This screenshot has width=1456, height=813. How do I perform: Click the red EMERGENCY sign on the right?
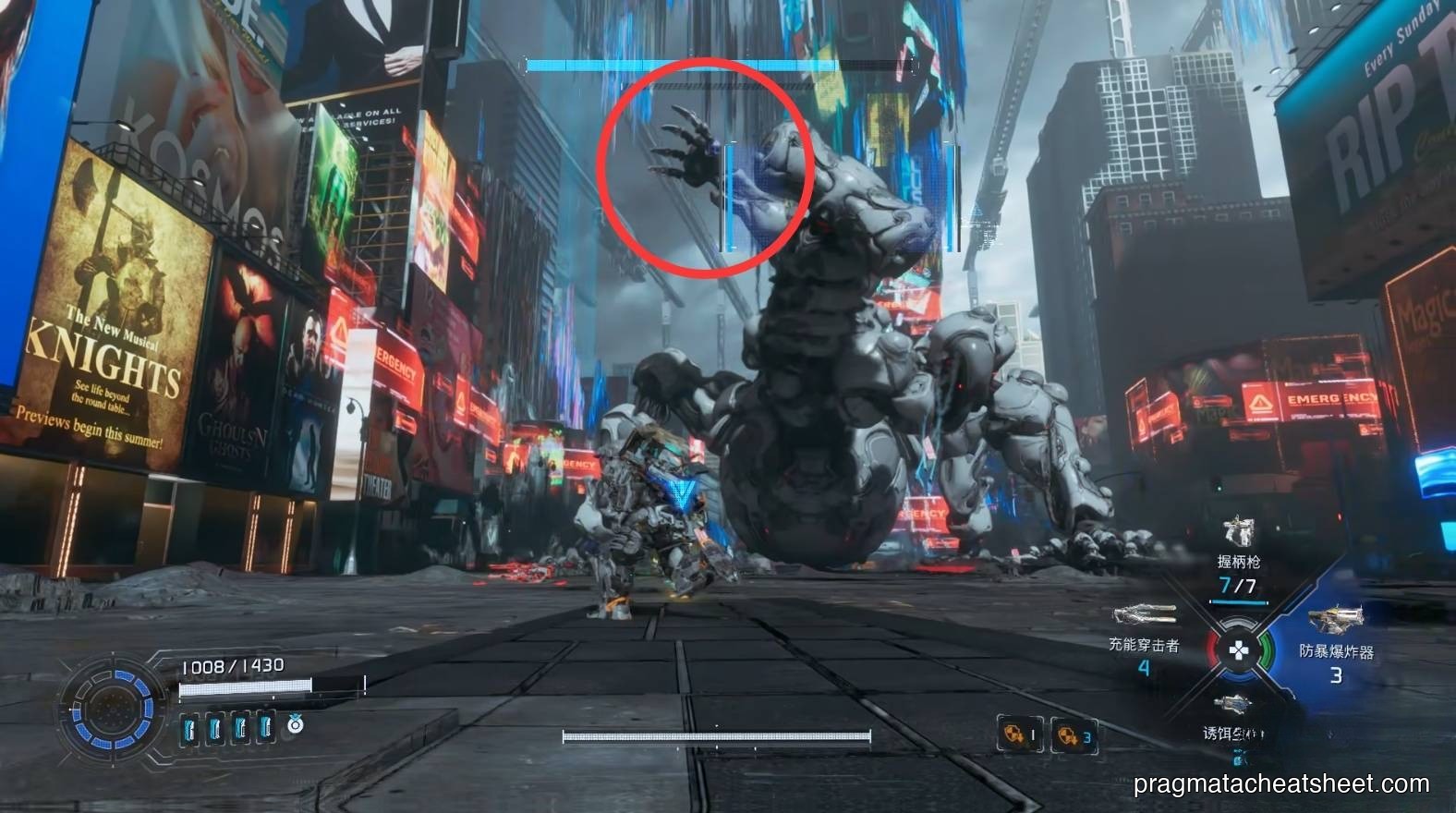[1310, 402]
